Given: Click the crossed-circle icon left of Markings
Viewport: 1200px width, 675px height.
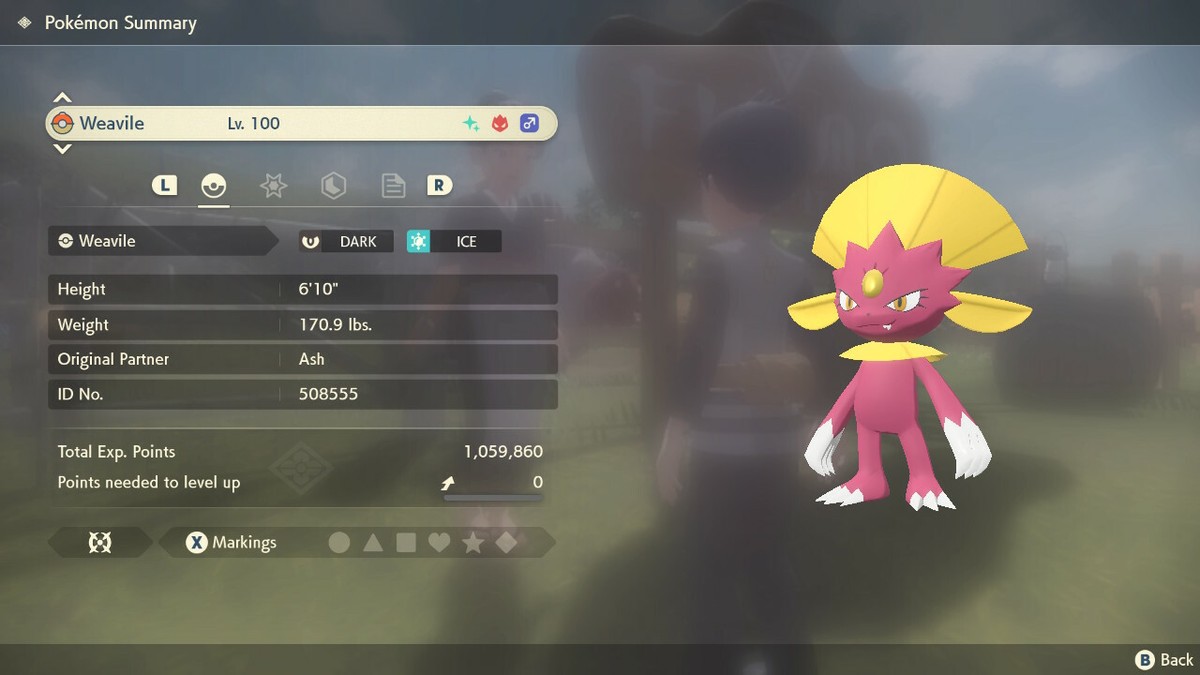Looking at the screenshot, I should coord(100,543).
